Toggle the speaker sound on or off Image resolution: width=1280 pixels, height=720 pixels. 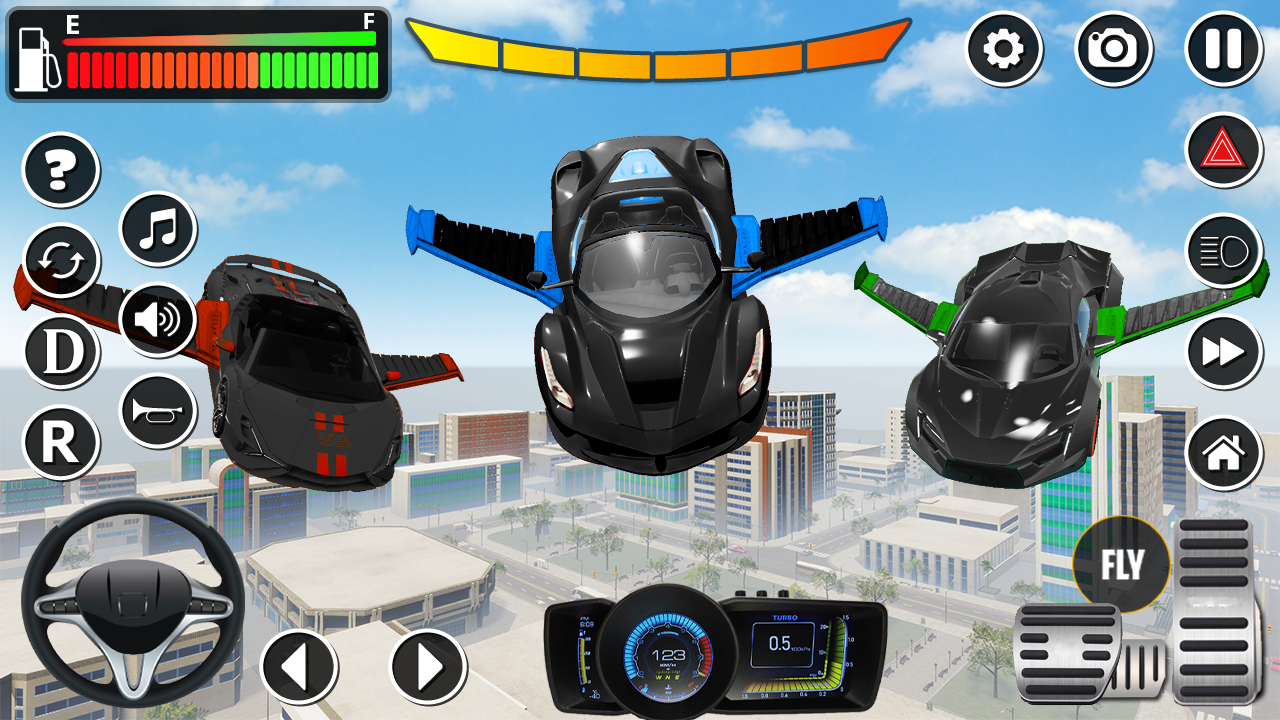155,319
